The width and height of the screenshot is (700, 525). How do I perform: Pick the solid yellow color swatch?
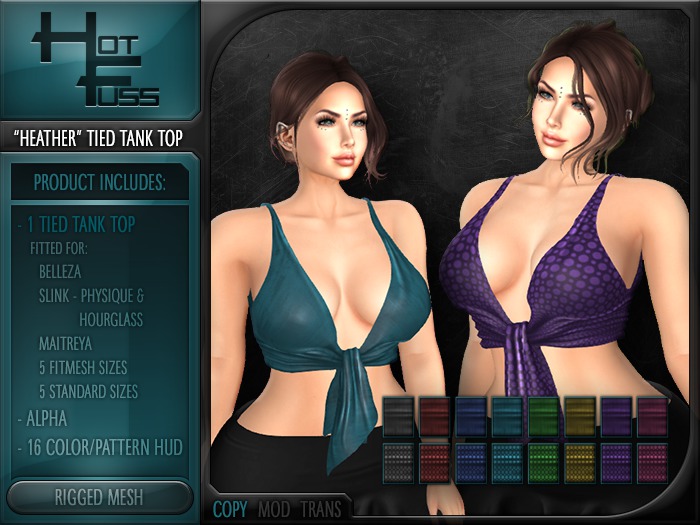581,415
